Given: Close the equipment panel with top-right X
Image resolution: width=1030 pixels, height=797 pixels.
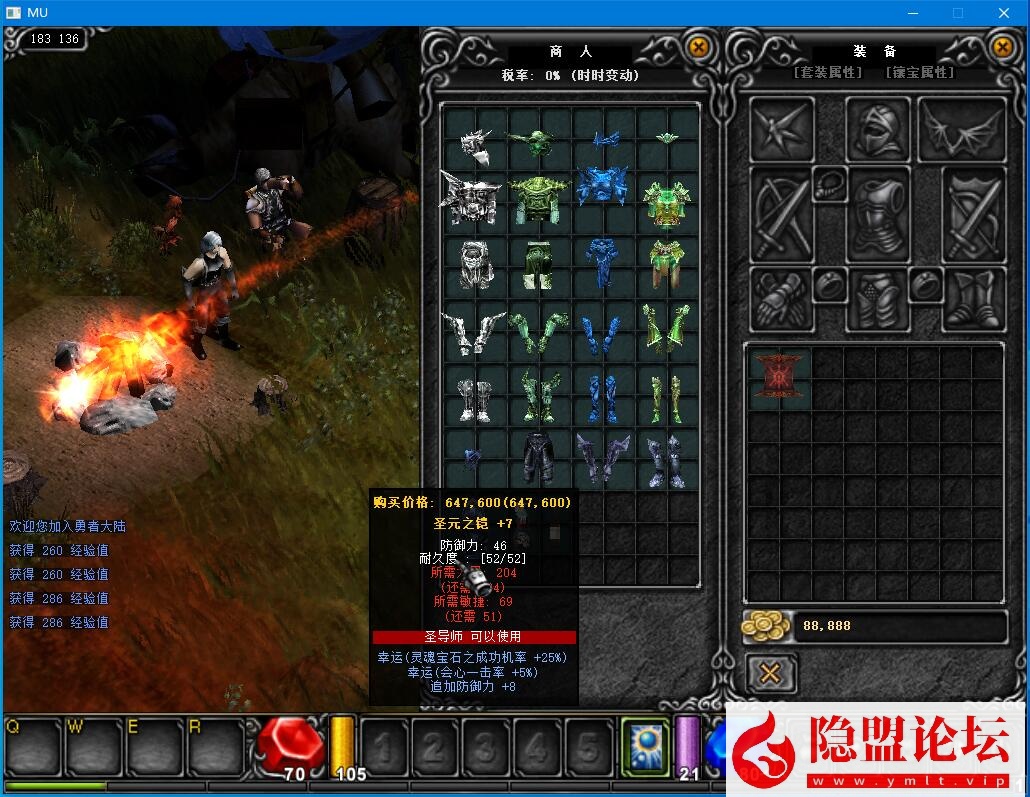Looking at the screenshot, I should [1002, 47].
